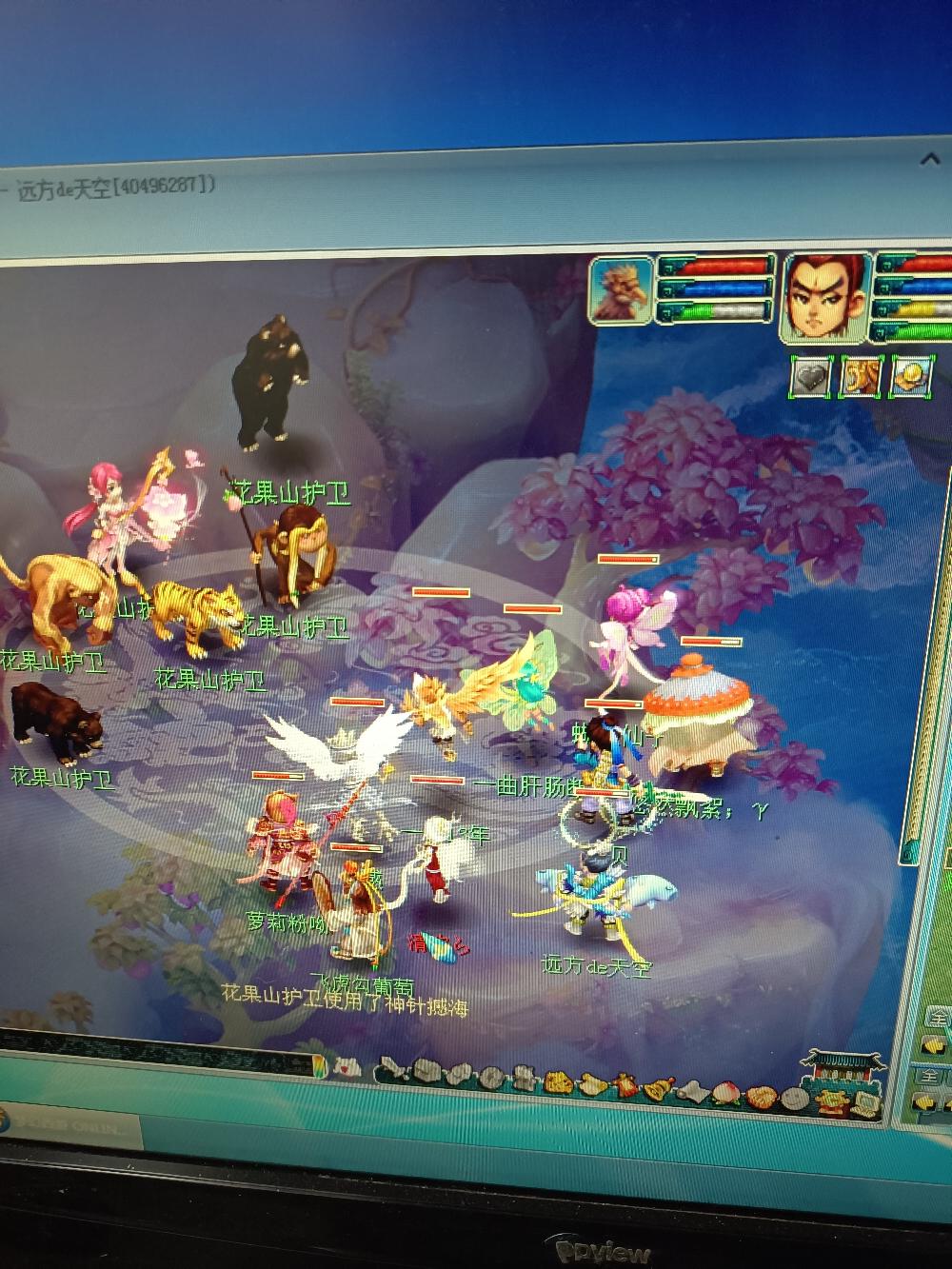This screenshot has height=1269, width=952.
Task: Click the griffin pet portrait
Action: point(621,290)
